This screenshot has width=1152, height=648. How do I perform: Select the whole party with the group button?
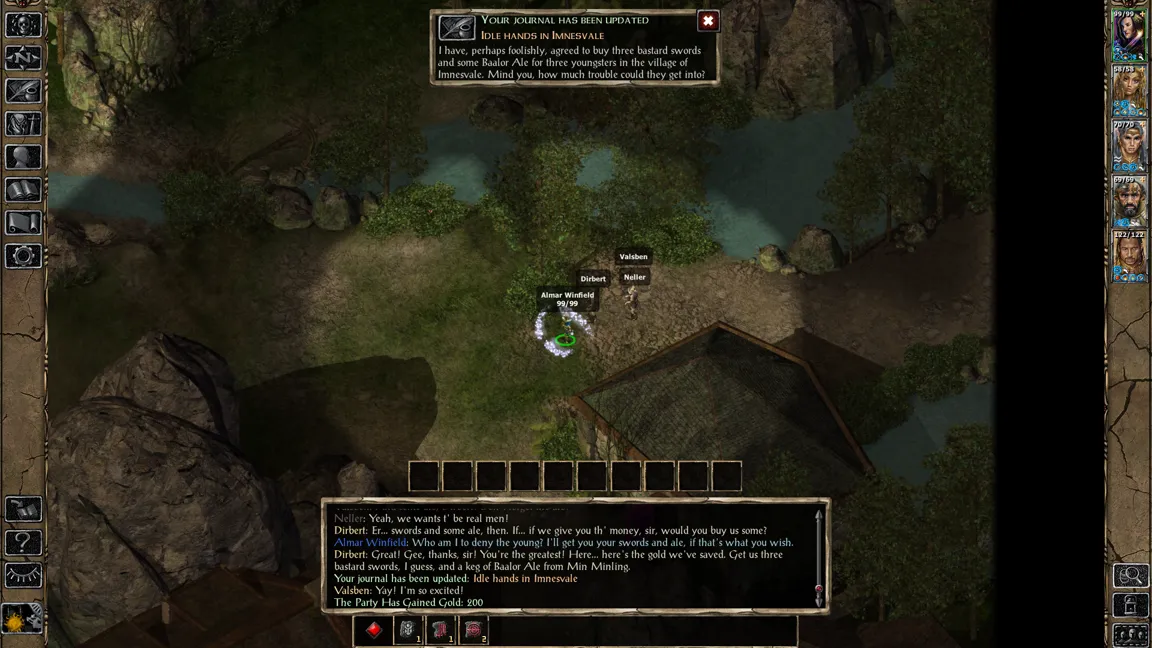coord(1131,634)
